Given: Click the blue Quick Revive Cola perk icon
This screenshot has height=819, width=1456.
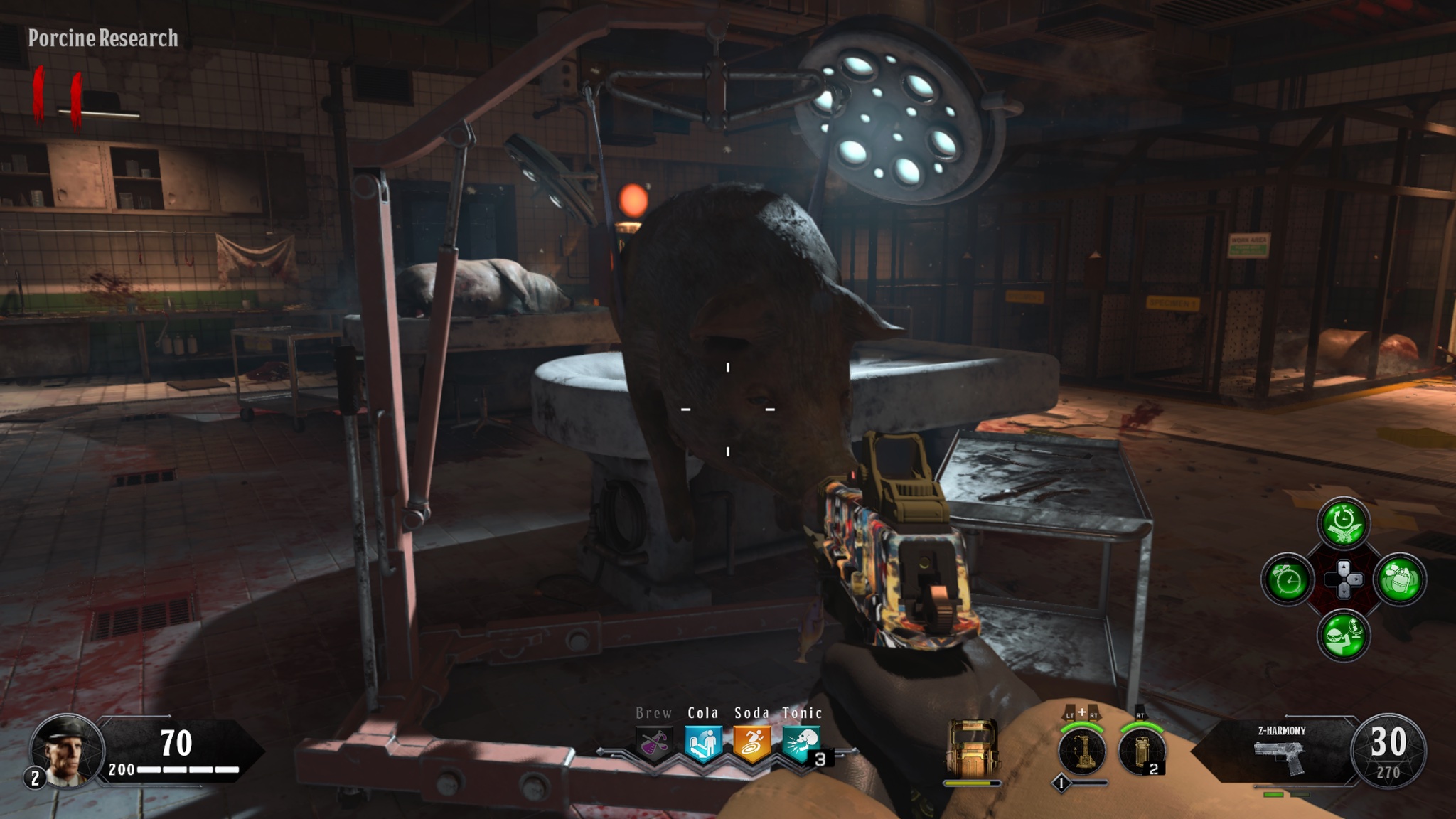Looking at the screenshot, I should 705,743.
